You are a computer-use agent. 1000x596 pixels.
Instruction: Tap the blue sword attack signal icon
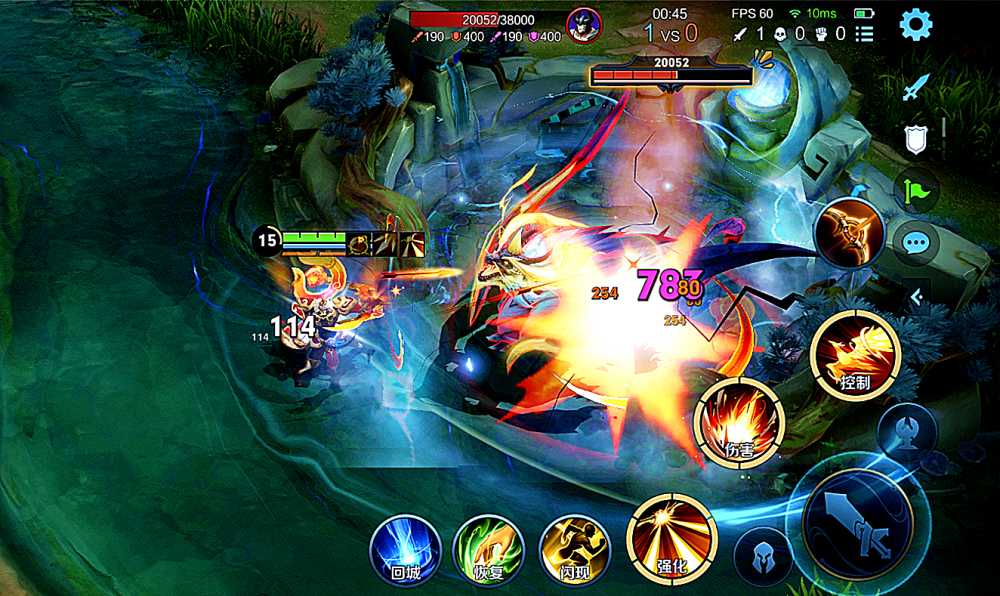point(916,88)
